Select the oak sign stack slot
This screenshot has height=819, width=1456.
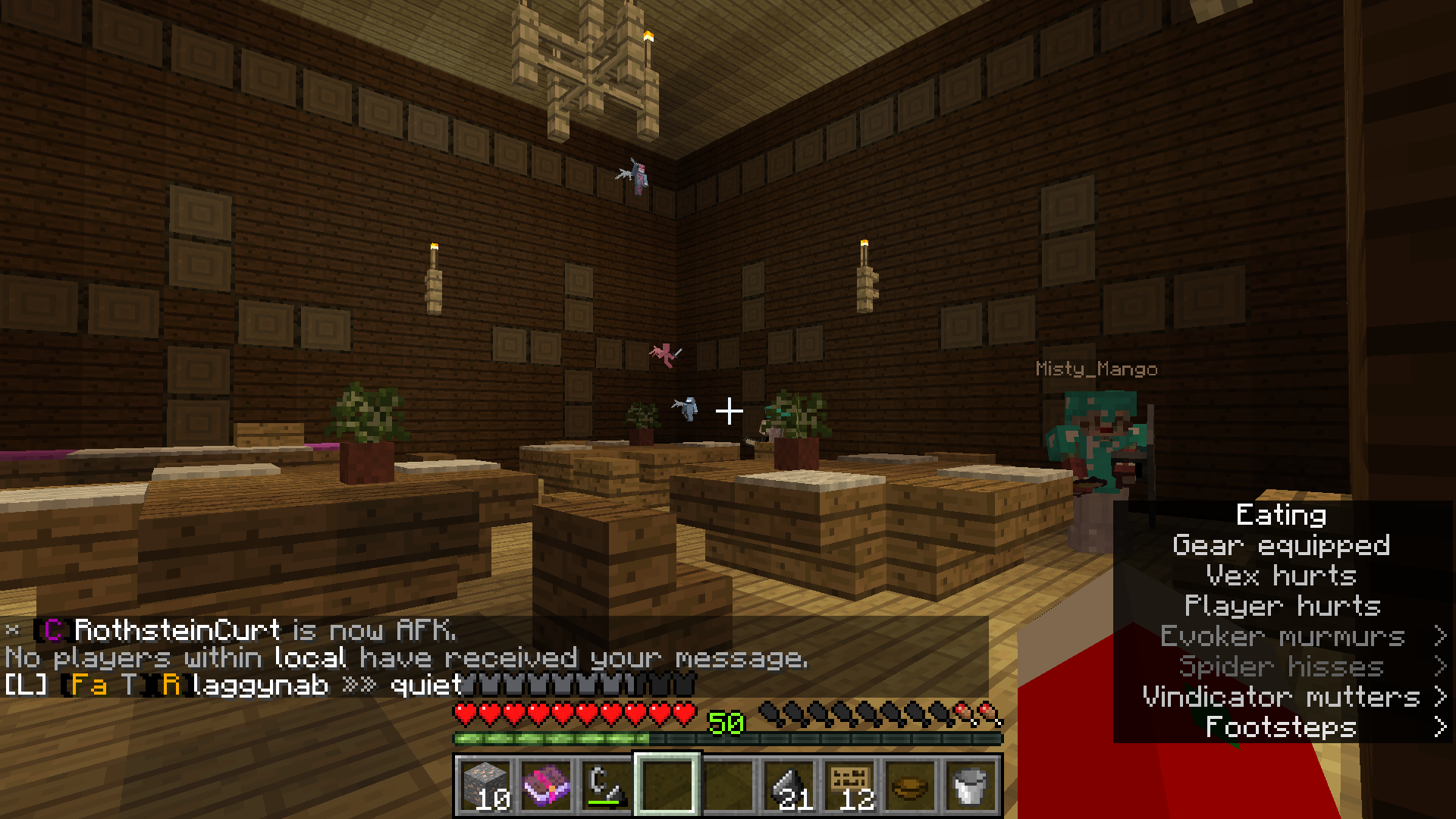849,785
